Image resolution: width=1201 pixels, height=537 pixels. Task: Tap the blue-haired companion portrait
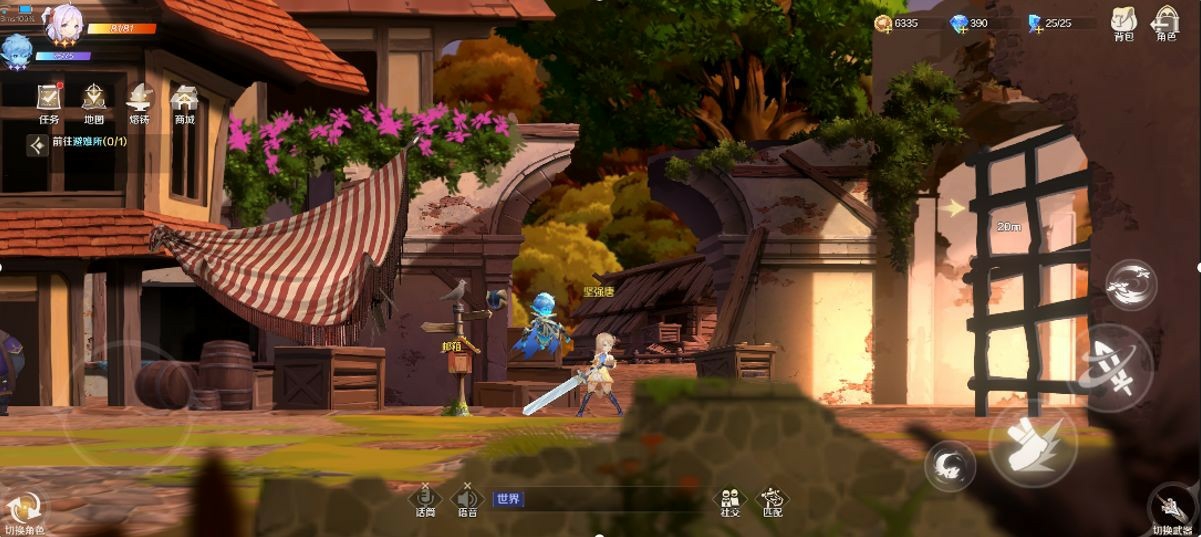pyautogui.click(x=16, y=50)
